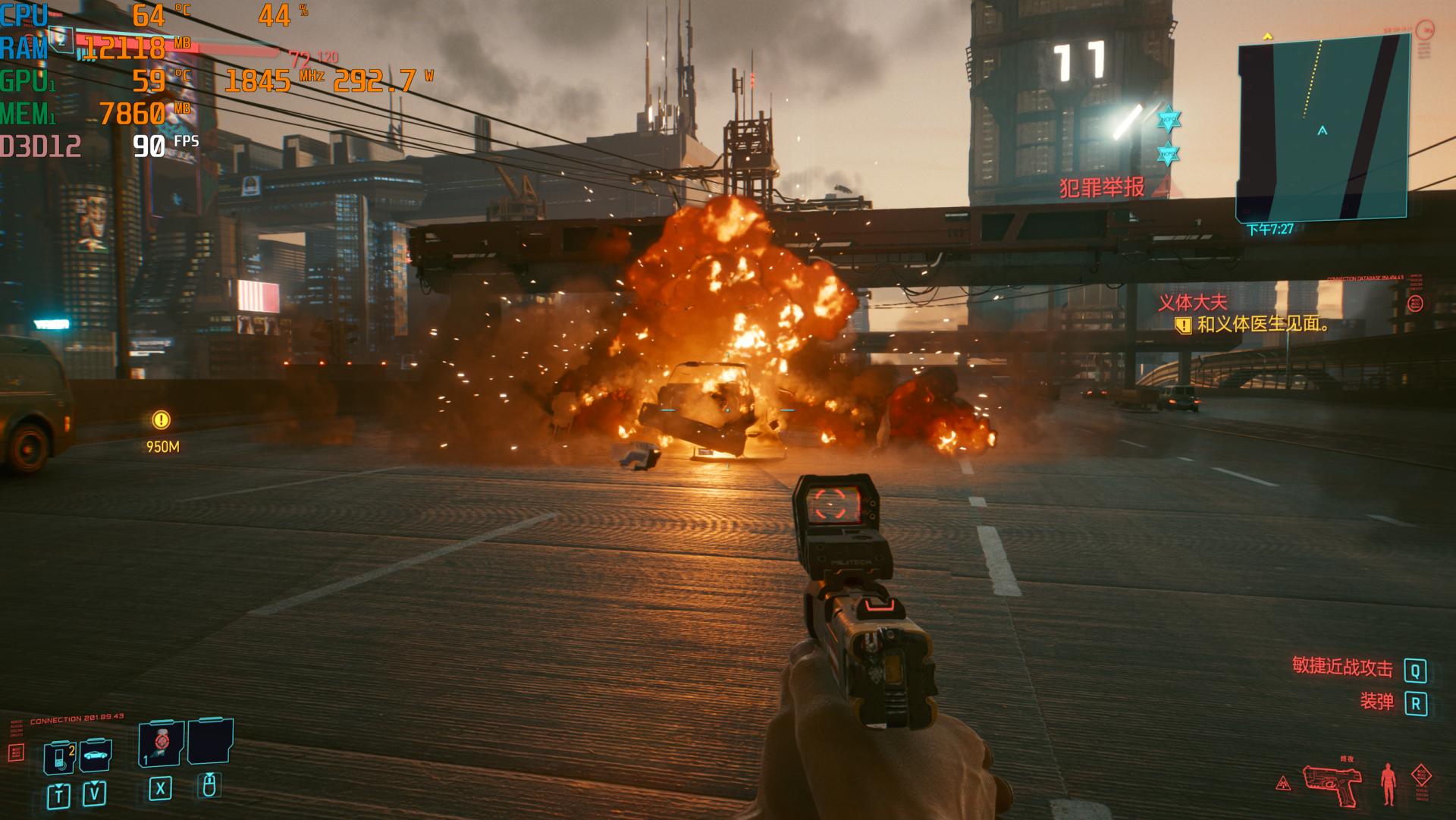1456x820 pixels.
Task: Click the player arrow on the minimap
Action: pyautogui.click(x=1323, y=130)
